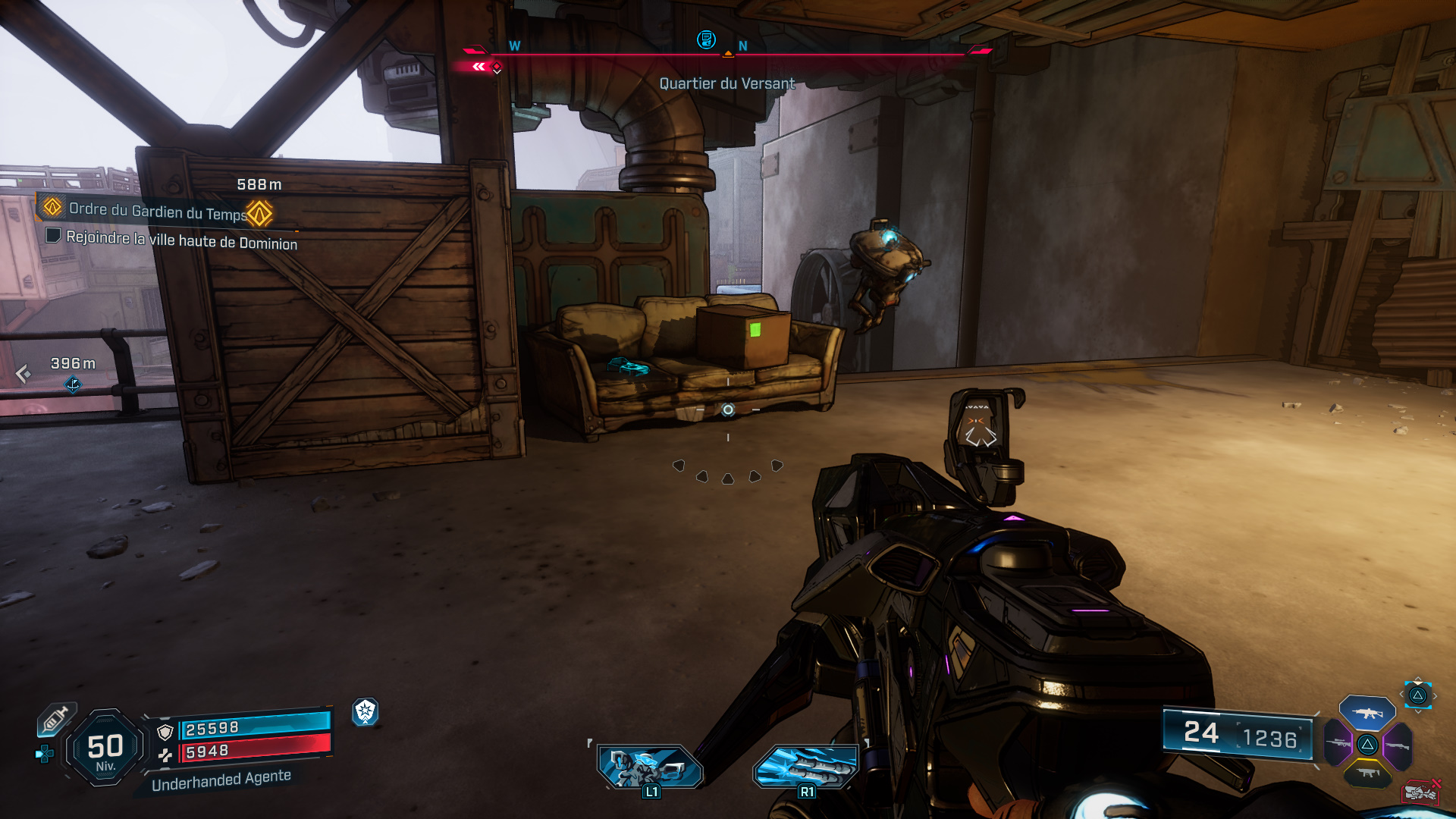Select the sniper rifle slot on the weapon wheel

1338,744
